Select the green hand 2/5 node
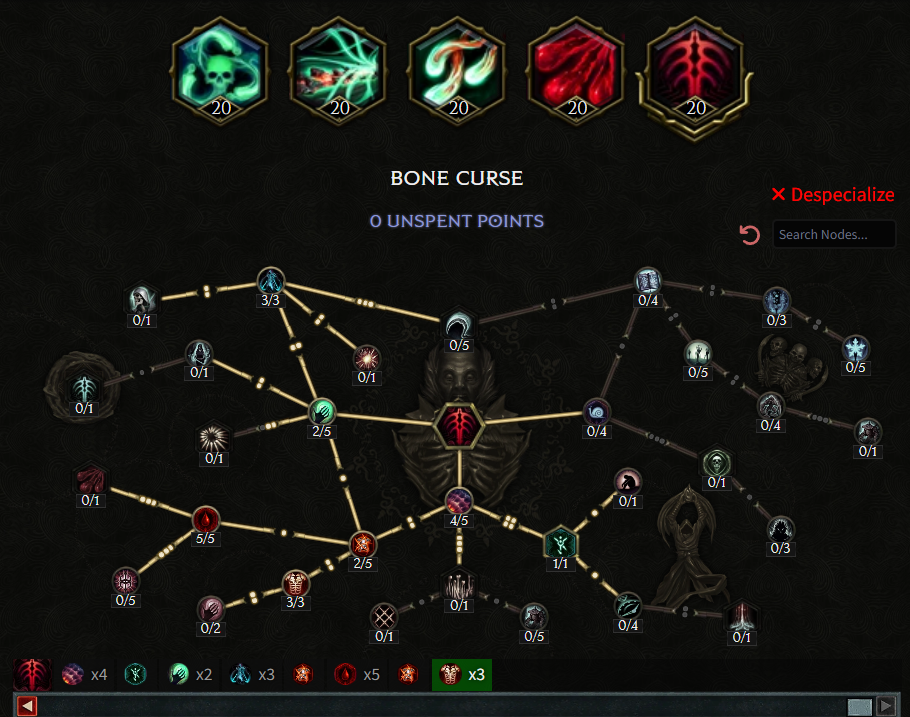 [x=321, y=411]
